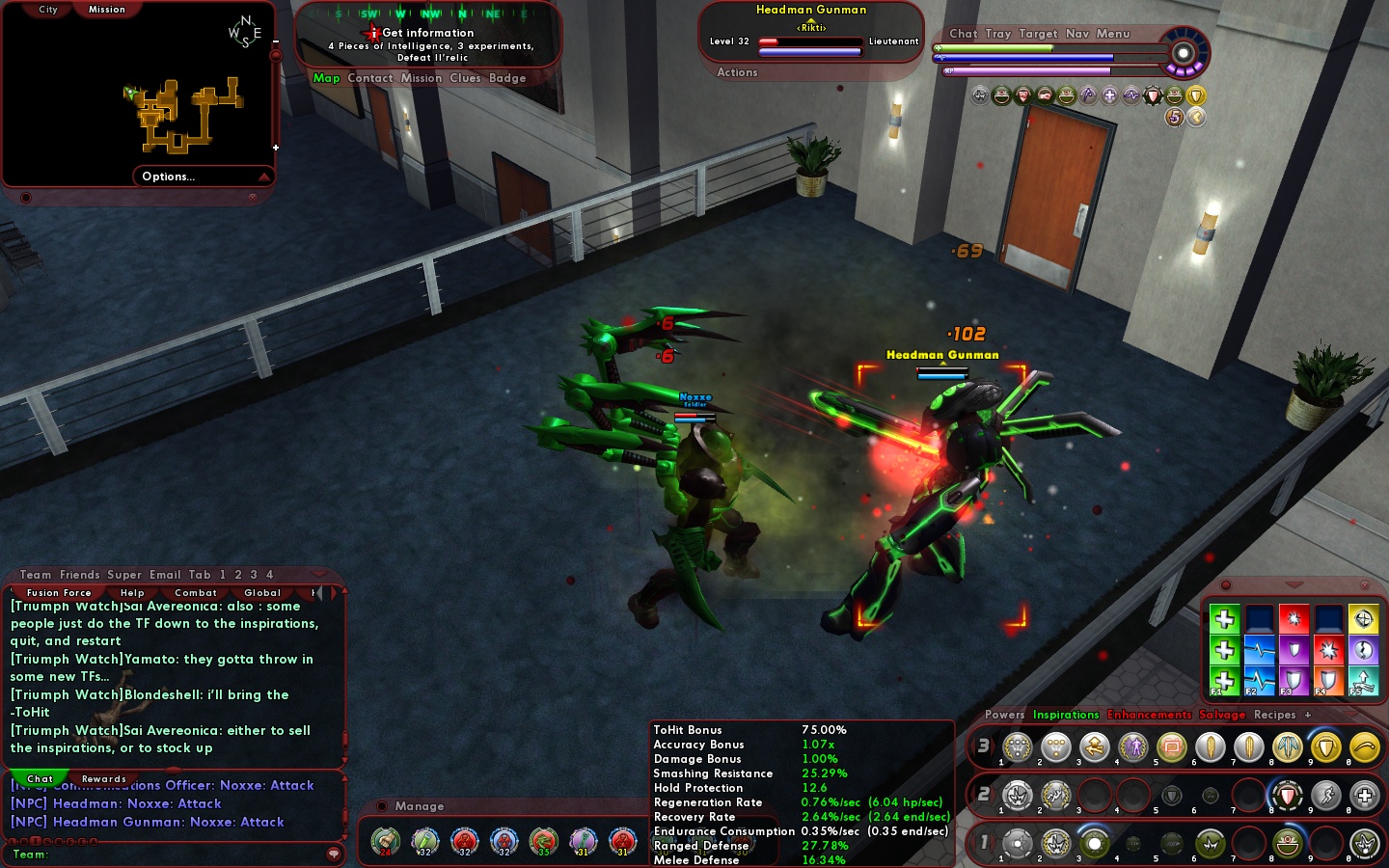Toggle the Tray window from the status bar
The width and height of the screenshot is (1389, 868).
coord(998,34)
